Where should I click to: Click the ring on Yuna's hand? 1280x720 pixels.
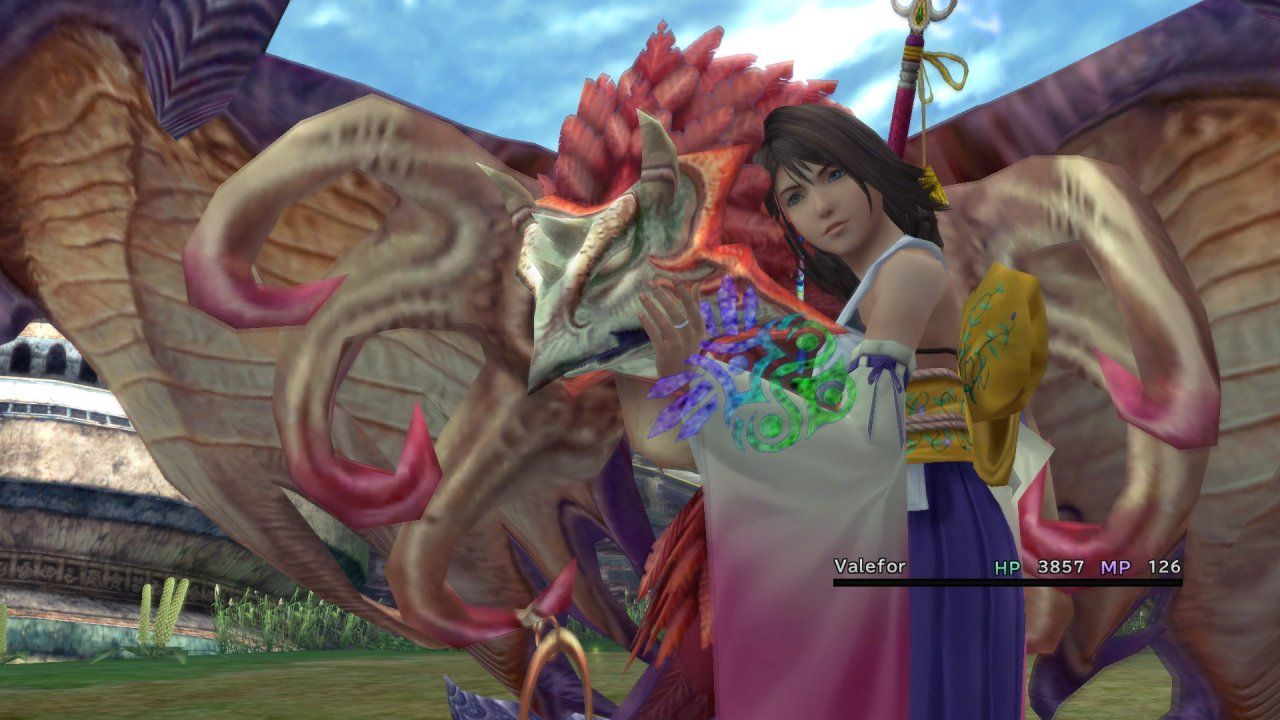click(x=680, y=324)
